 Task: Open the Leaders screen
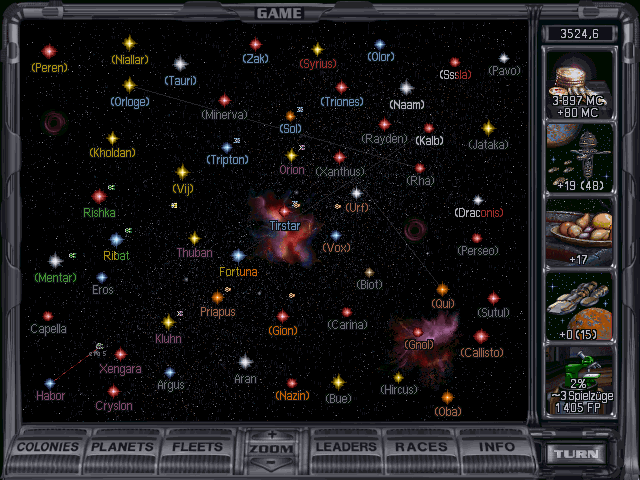point(348,447)
